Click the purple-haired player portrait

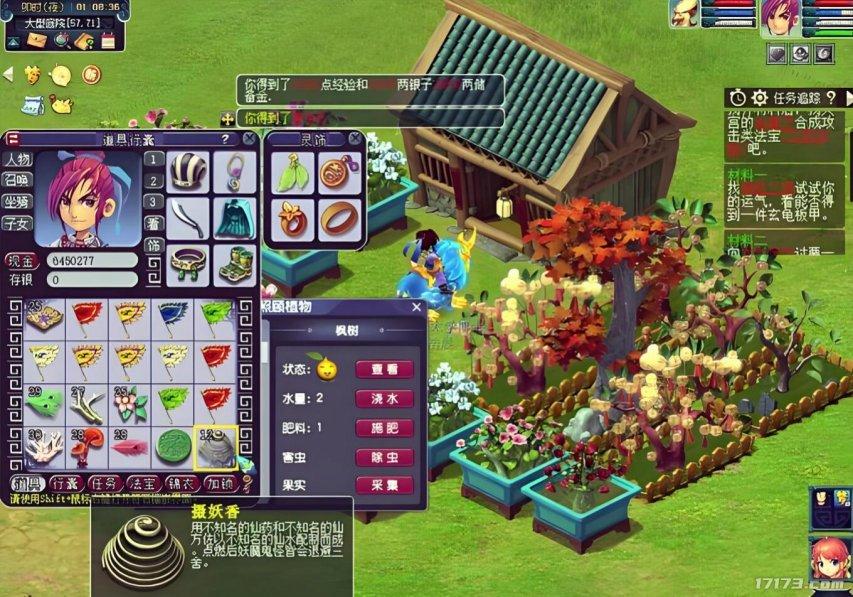pyautogui.click(x=781, y=18)
